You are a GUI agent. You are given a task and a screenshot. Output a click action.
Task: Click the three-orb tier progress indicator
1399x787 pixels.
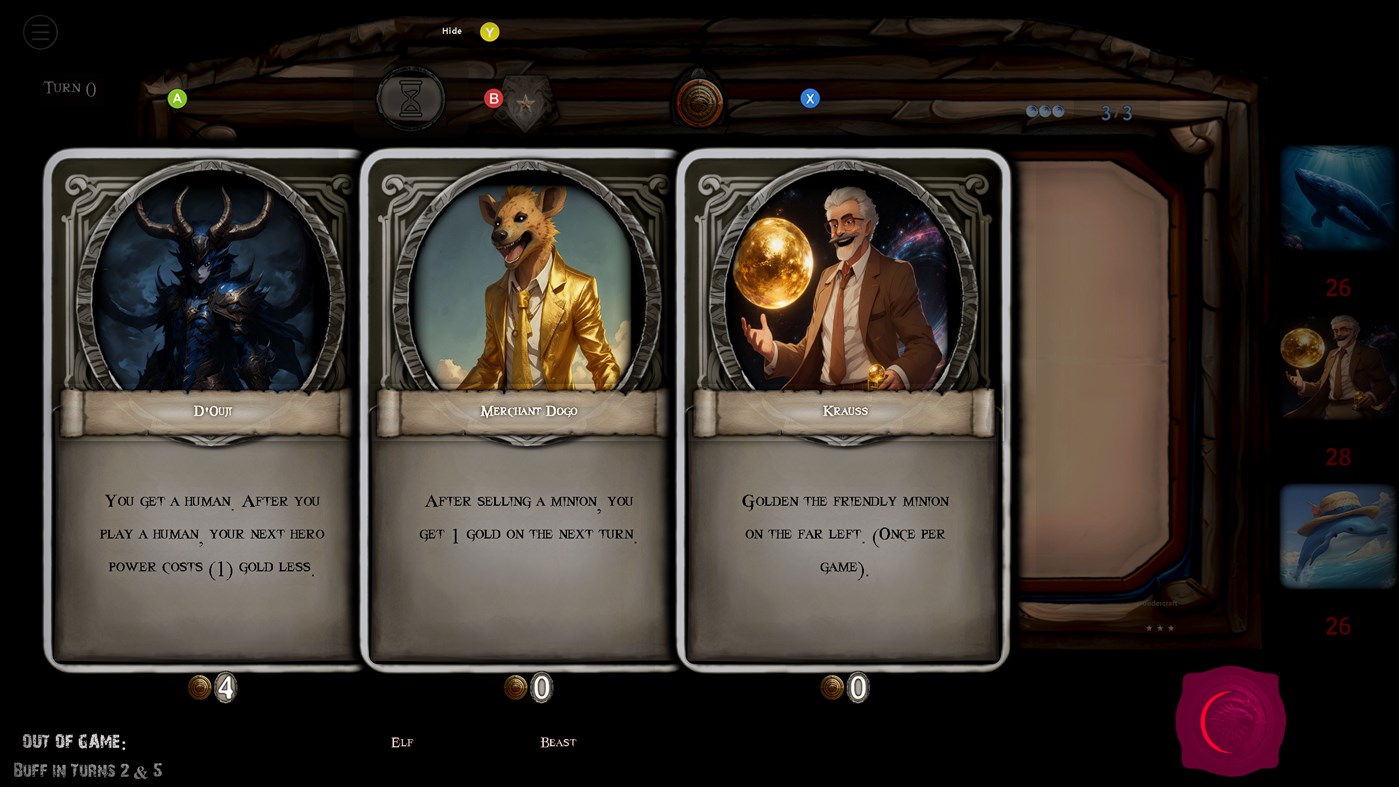(x=1044, y=110)
